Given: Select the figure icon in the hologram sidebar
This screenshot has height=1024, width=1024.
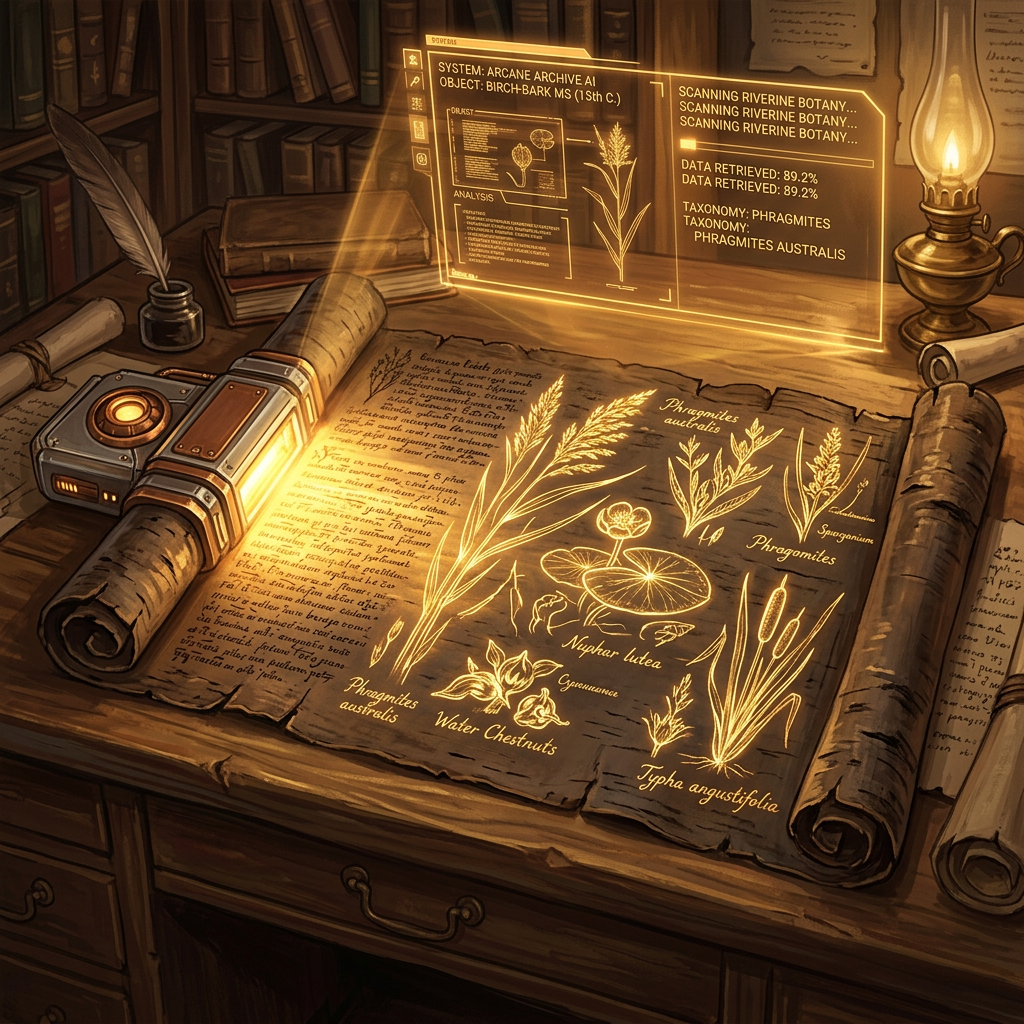Looking at the screenshot, I should coord(412,60).
